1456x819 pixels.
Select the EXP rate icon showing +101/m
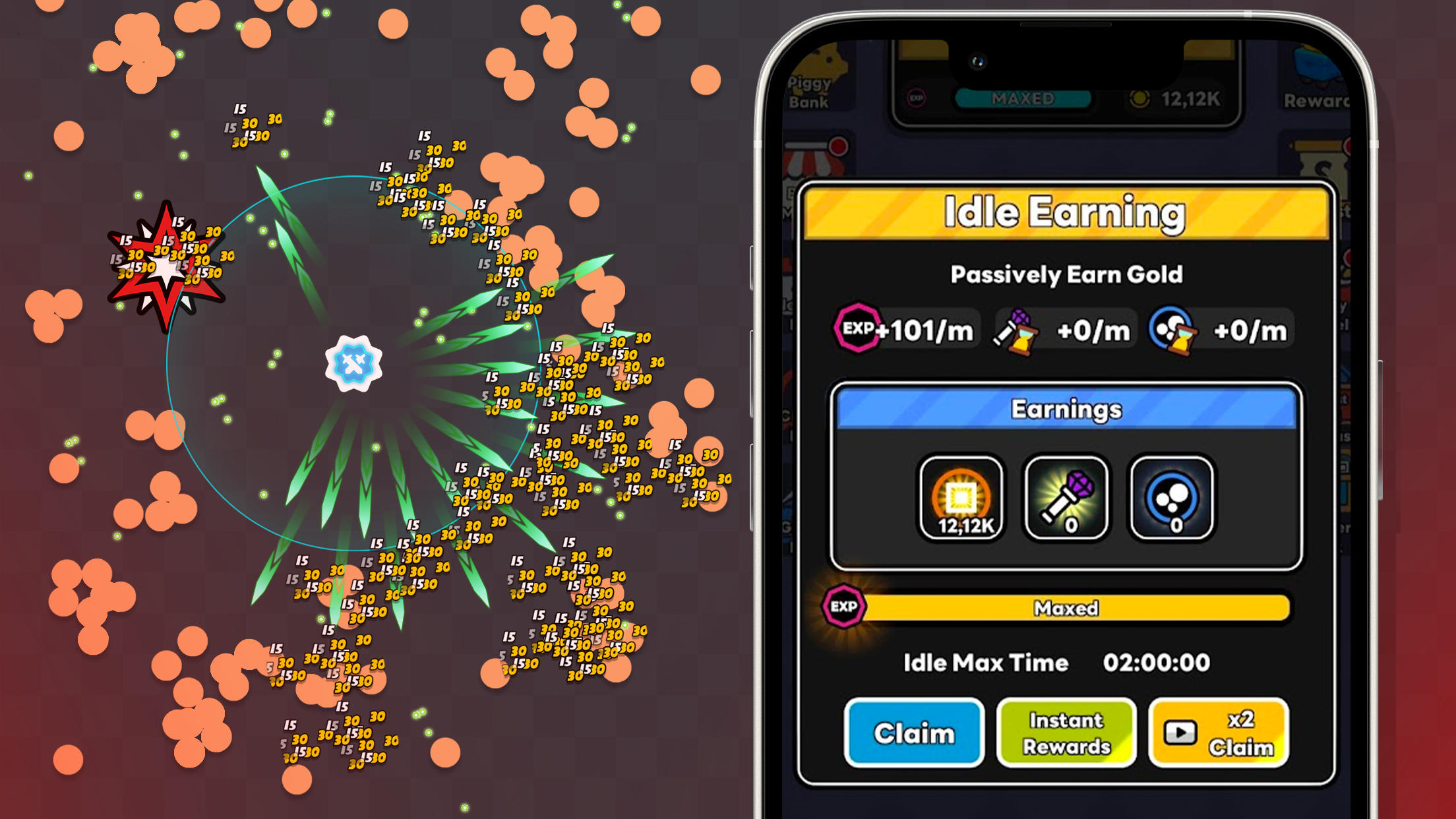click(x=902, y=330)
